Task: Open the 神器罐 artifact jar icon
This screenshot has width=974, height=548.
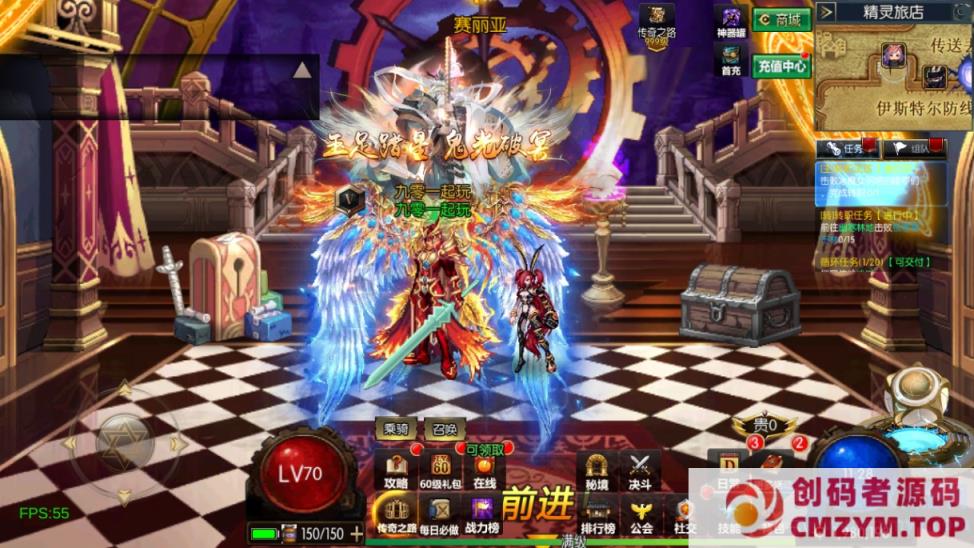Action: tap(732, 22)
